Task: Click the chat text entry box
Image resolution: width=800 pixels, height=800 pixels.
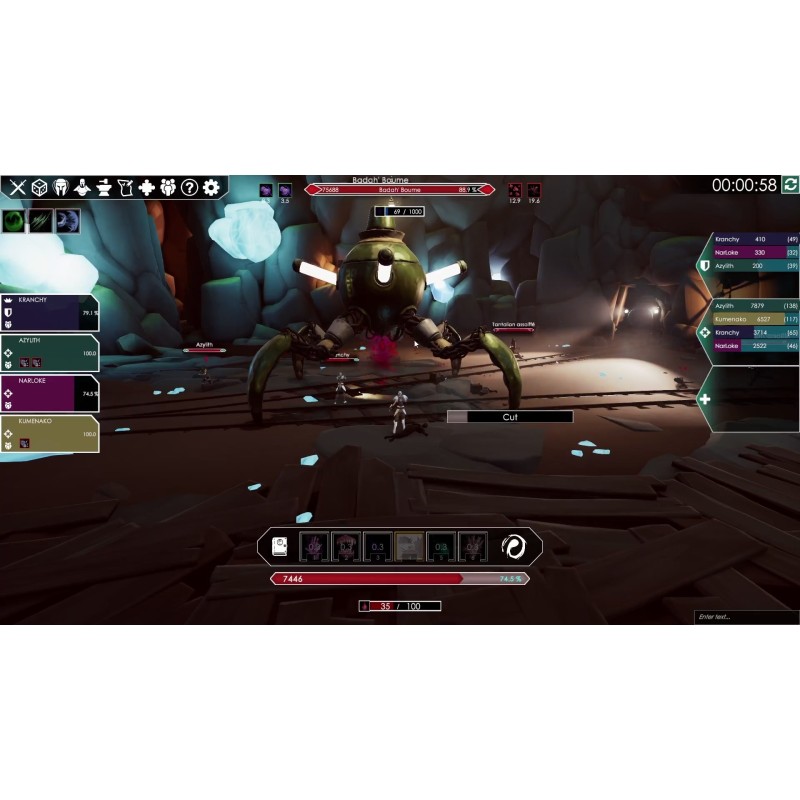Action: pyautogui.click(x=746, y=617)
